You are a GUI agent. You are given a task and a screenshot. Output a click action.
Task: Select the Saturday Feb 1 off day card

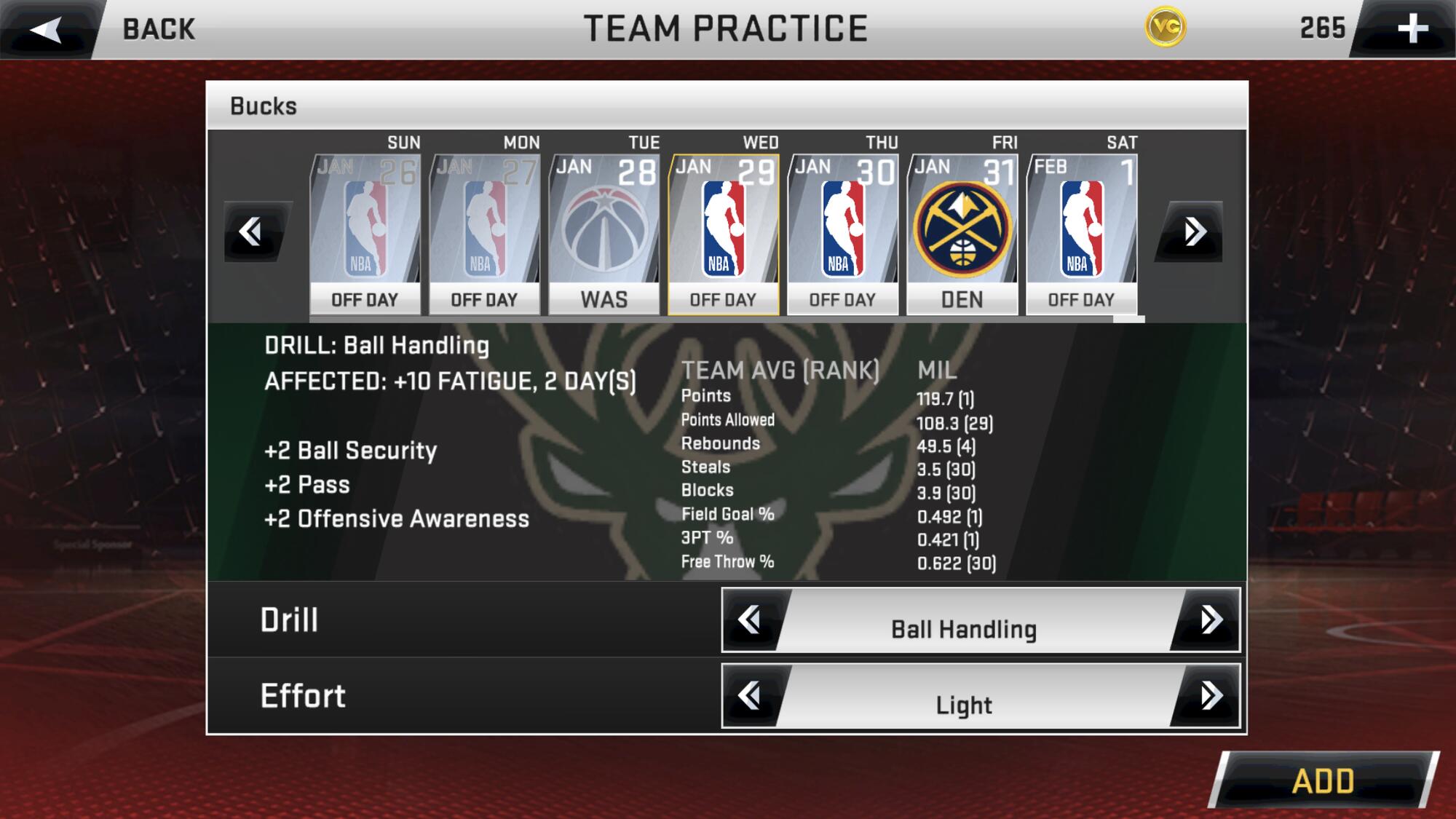pyautogui.click(x=1081, y=233)
